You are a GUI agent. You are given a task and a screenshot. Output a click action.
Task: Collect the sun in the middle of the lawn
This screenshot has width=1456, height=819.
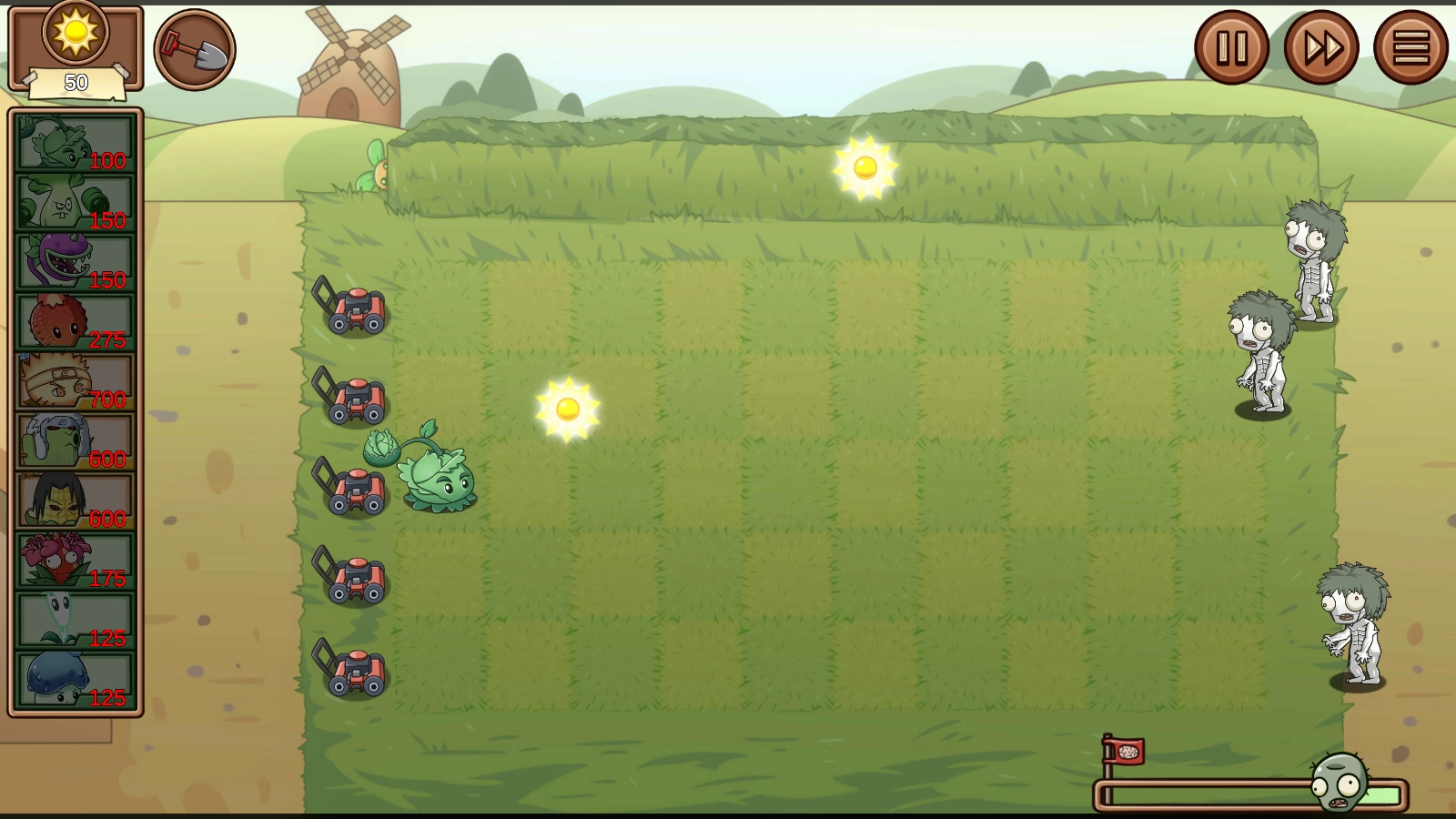[569, 409]
